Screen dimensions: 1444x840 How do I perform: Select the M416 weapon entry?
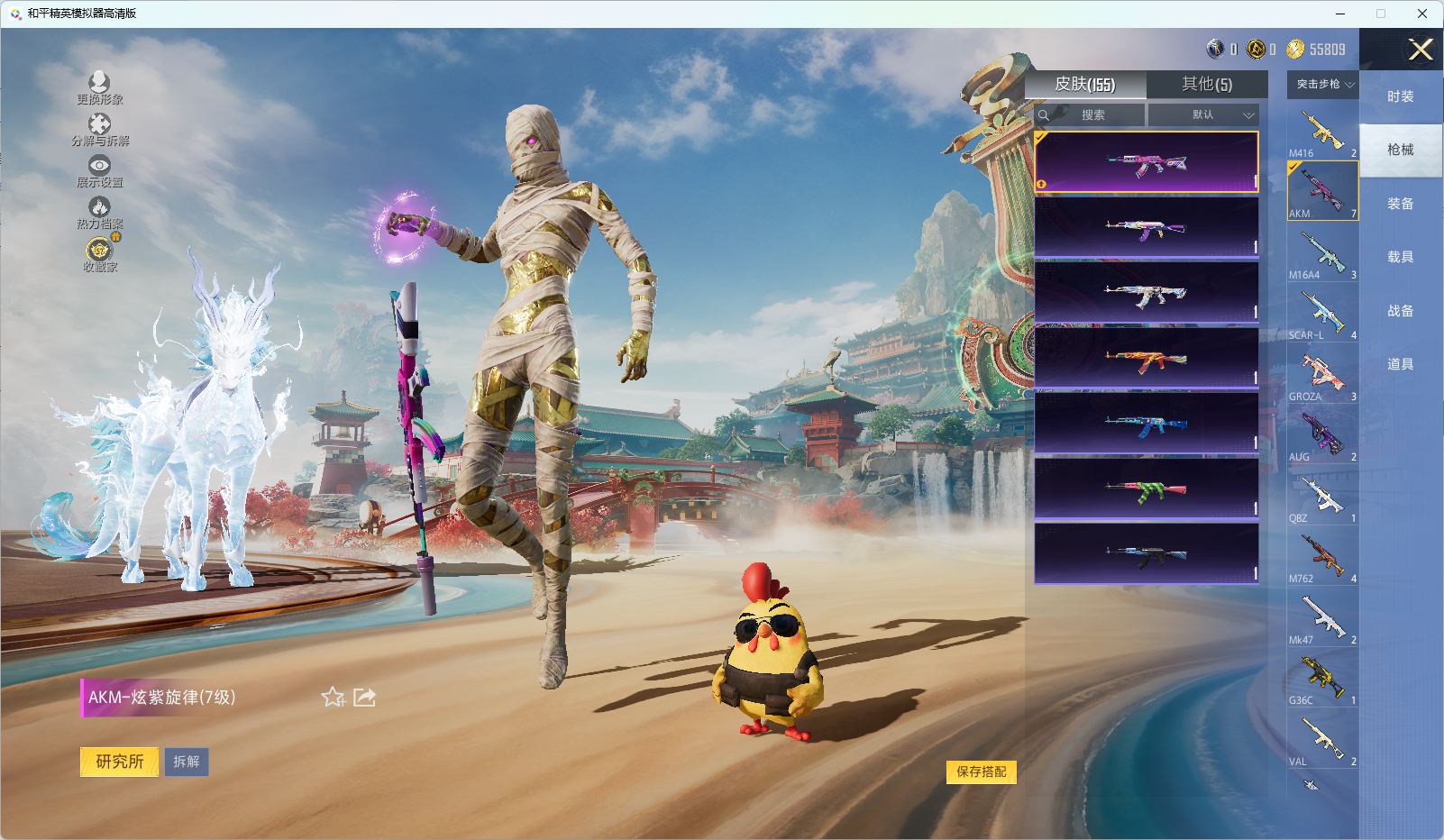coord(1322,131)
